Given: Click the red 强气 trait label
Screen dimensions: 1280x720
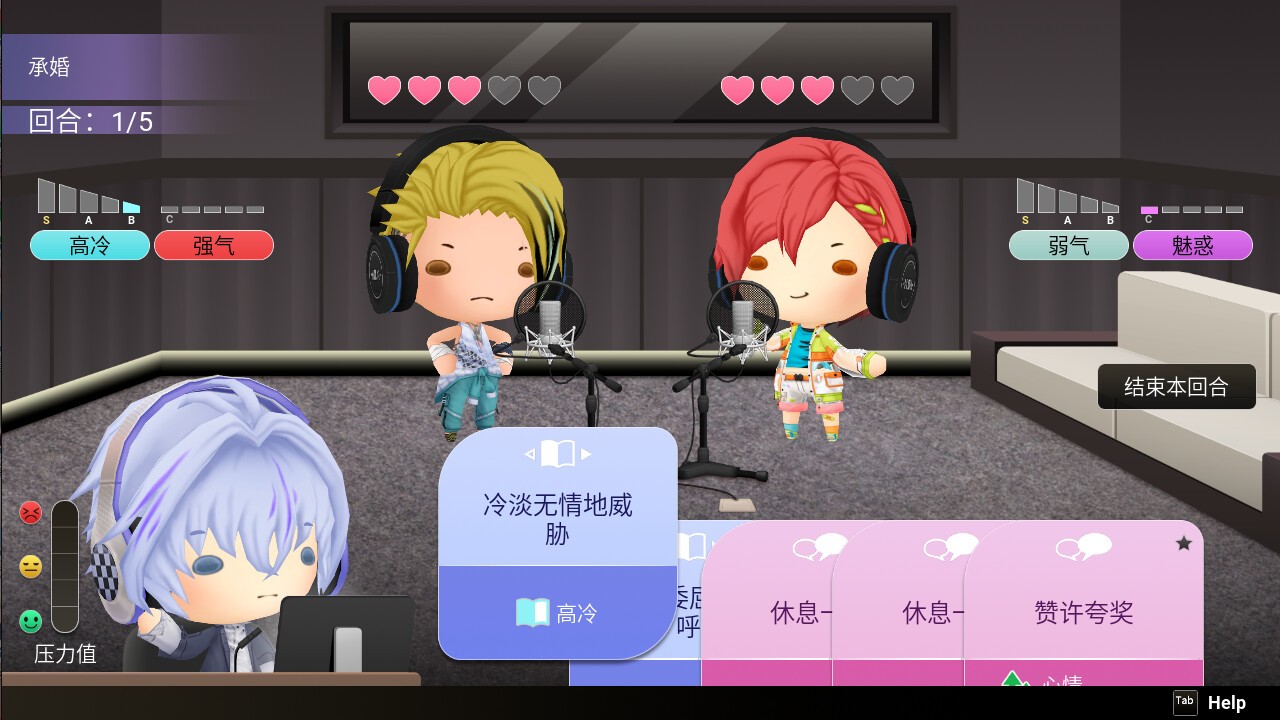Looking at the screenshot, I should 214,245.
